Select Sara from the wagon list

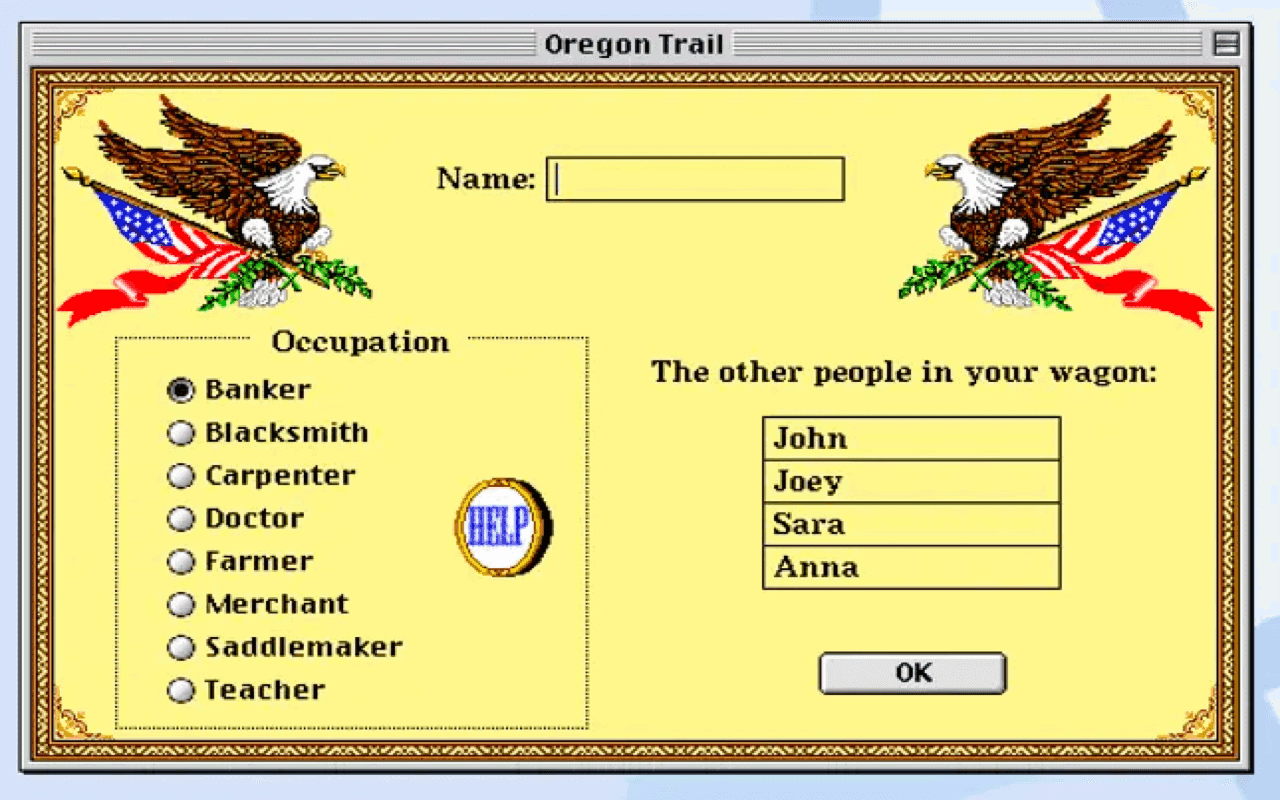911,524
